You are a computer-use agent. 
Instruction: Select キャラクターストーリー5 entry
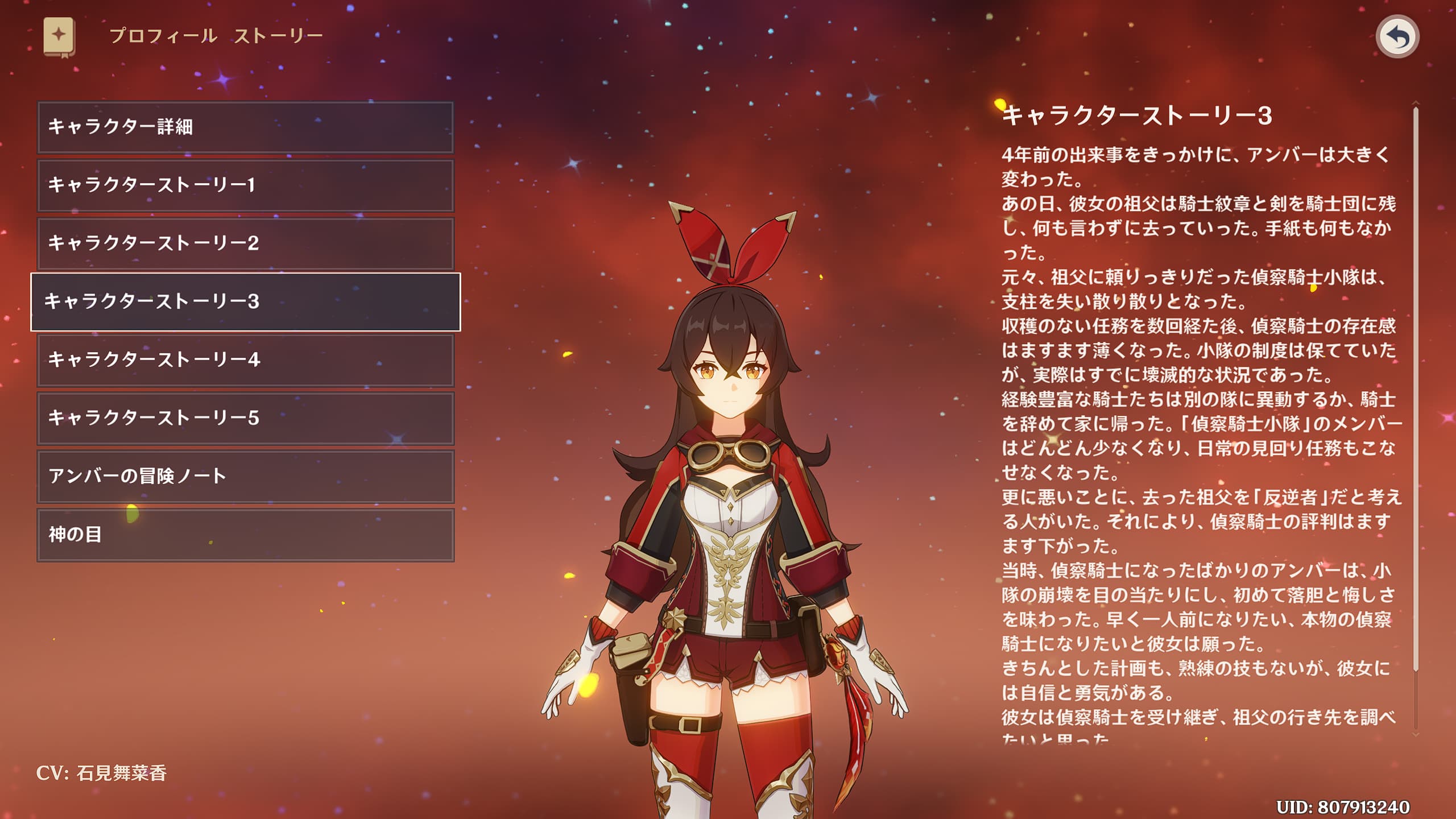click(x=245, y=418)
